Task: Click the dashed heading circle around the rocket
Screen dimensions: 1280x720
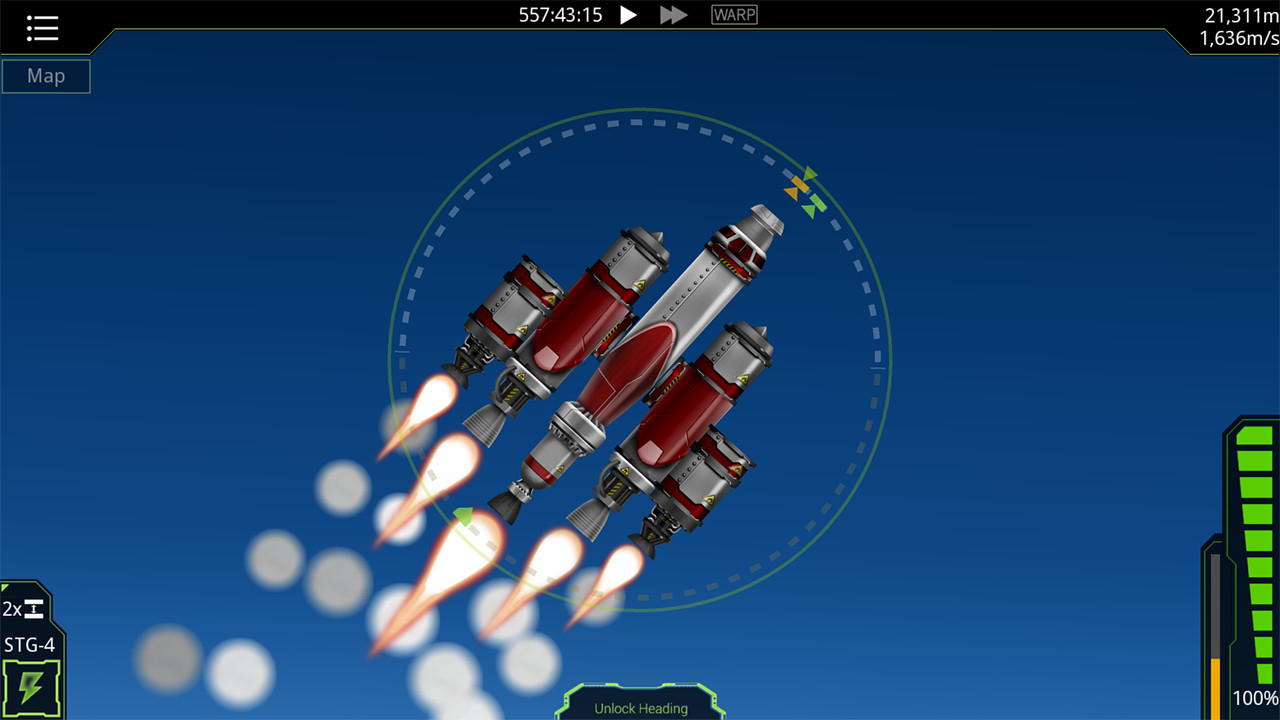Action: 637,122
